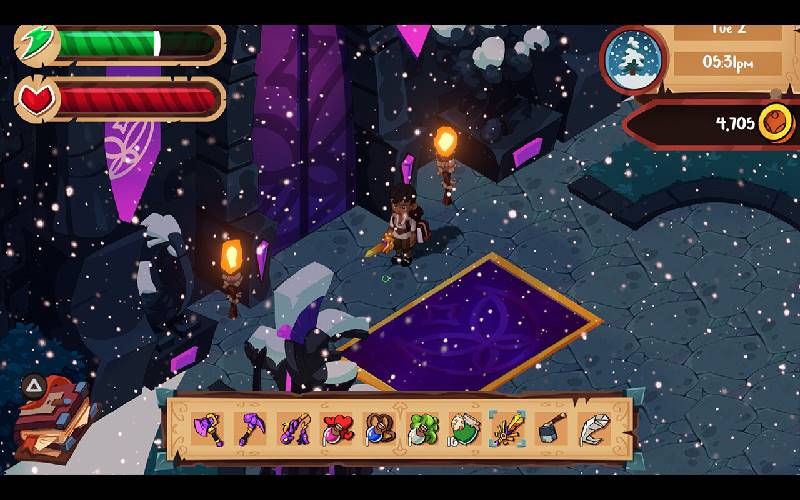Click the snowy winter season badge
Screen dimensions: 800x500
pos(635,59)
